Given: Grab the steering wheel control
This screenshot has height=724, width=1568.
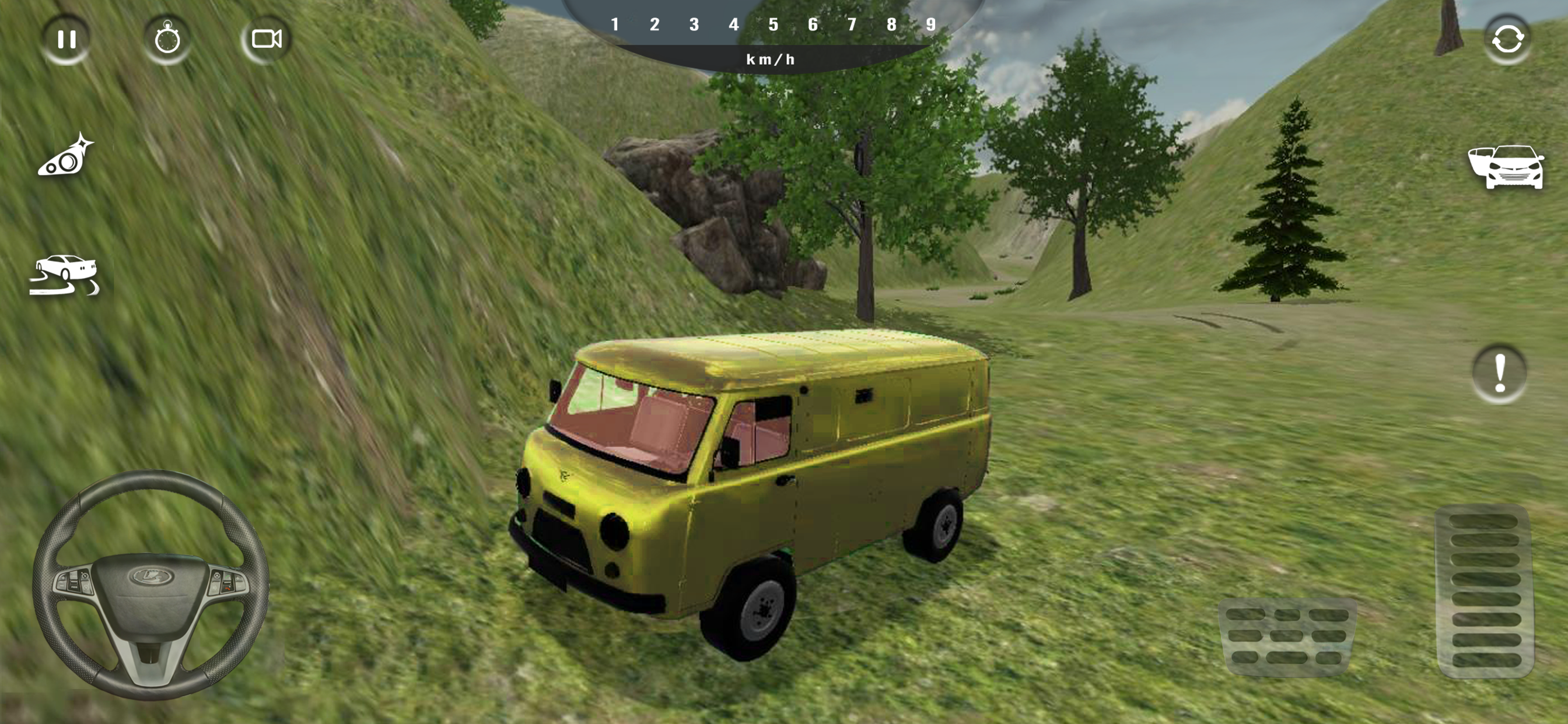Looking at the screenshot, I should point(150,584).
